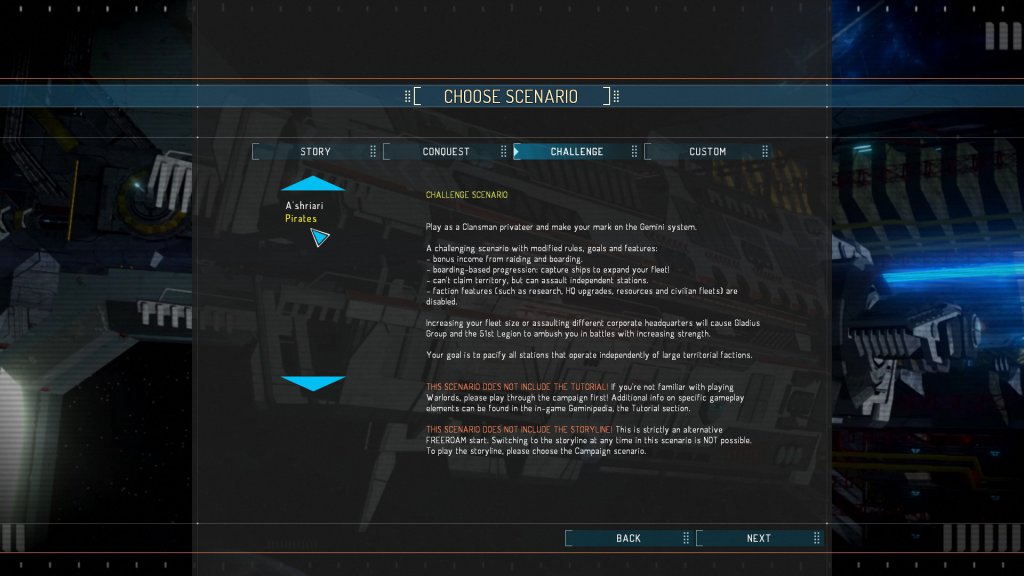Click the up arrow above the scenario list
This screenshot has width=1024, height=576.
[x=313, y=183]
